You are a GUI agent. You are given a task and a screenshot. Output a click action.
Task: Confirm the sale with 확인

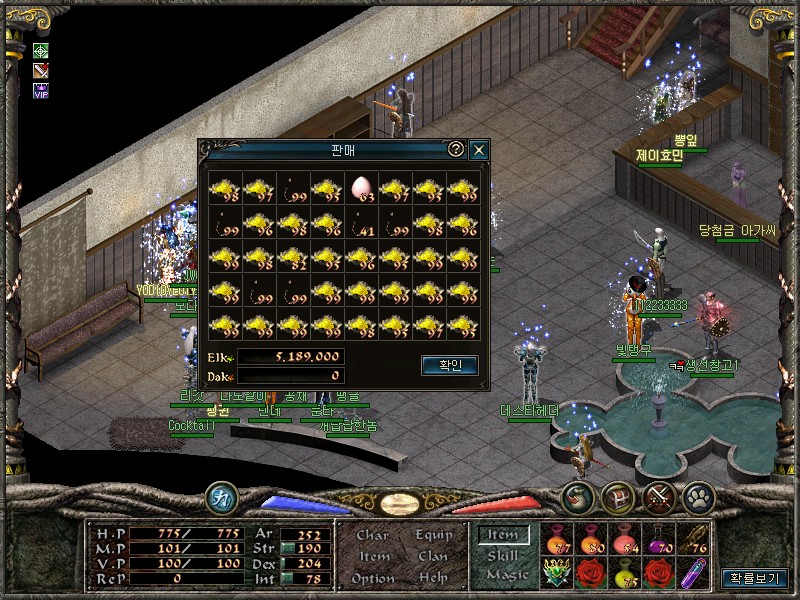click(x=449, y=365)
